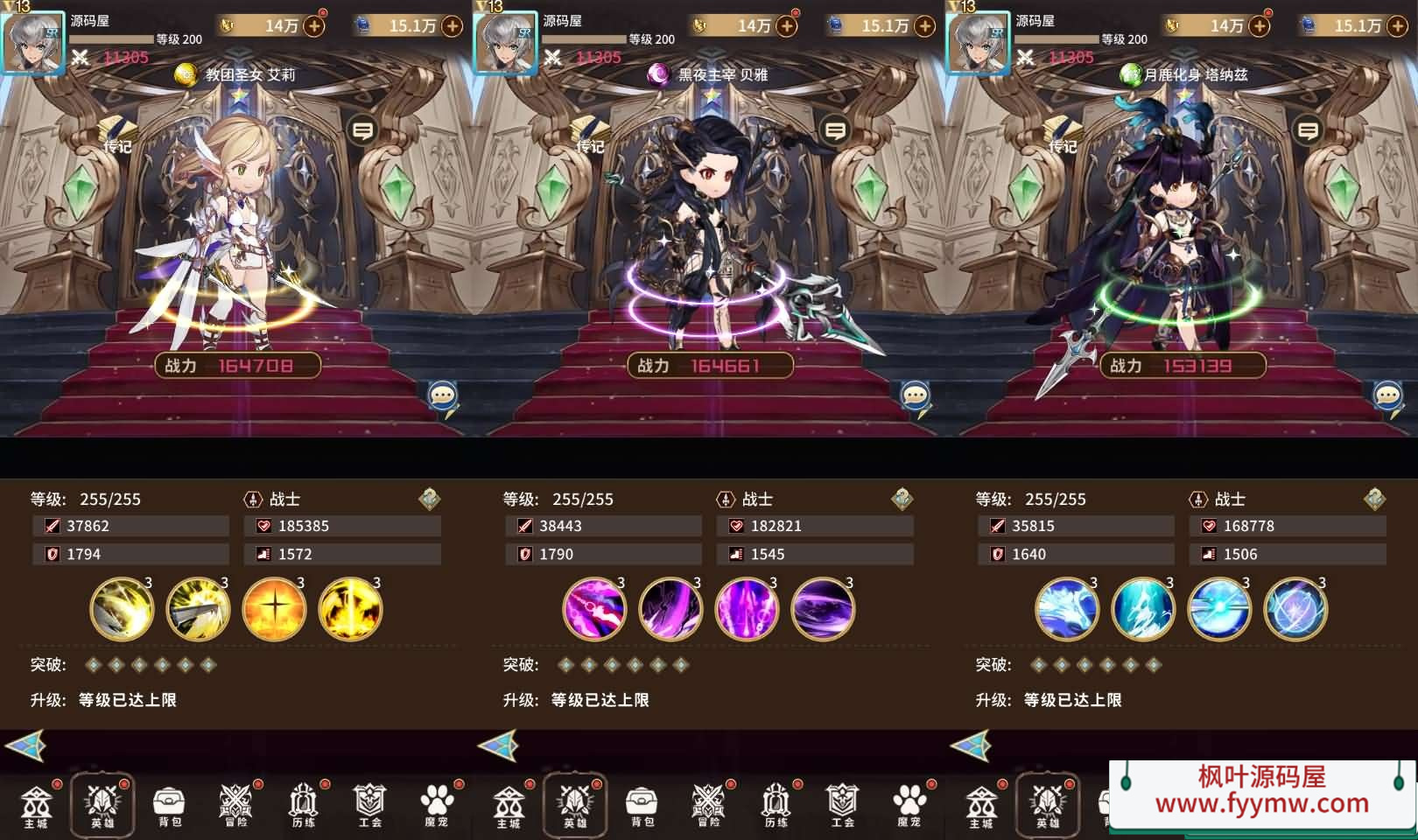1418x840 pixels.
Task: Open chat bubble beside 战力 153139
Action: [x=1387, y=397]
